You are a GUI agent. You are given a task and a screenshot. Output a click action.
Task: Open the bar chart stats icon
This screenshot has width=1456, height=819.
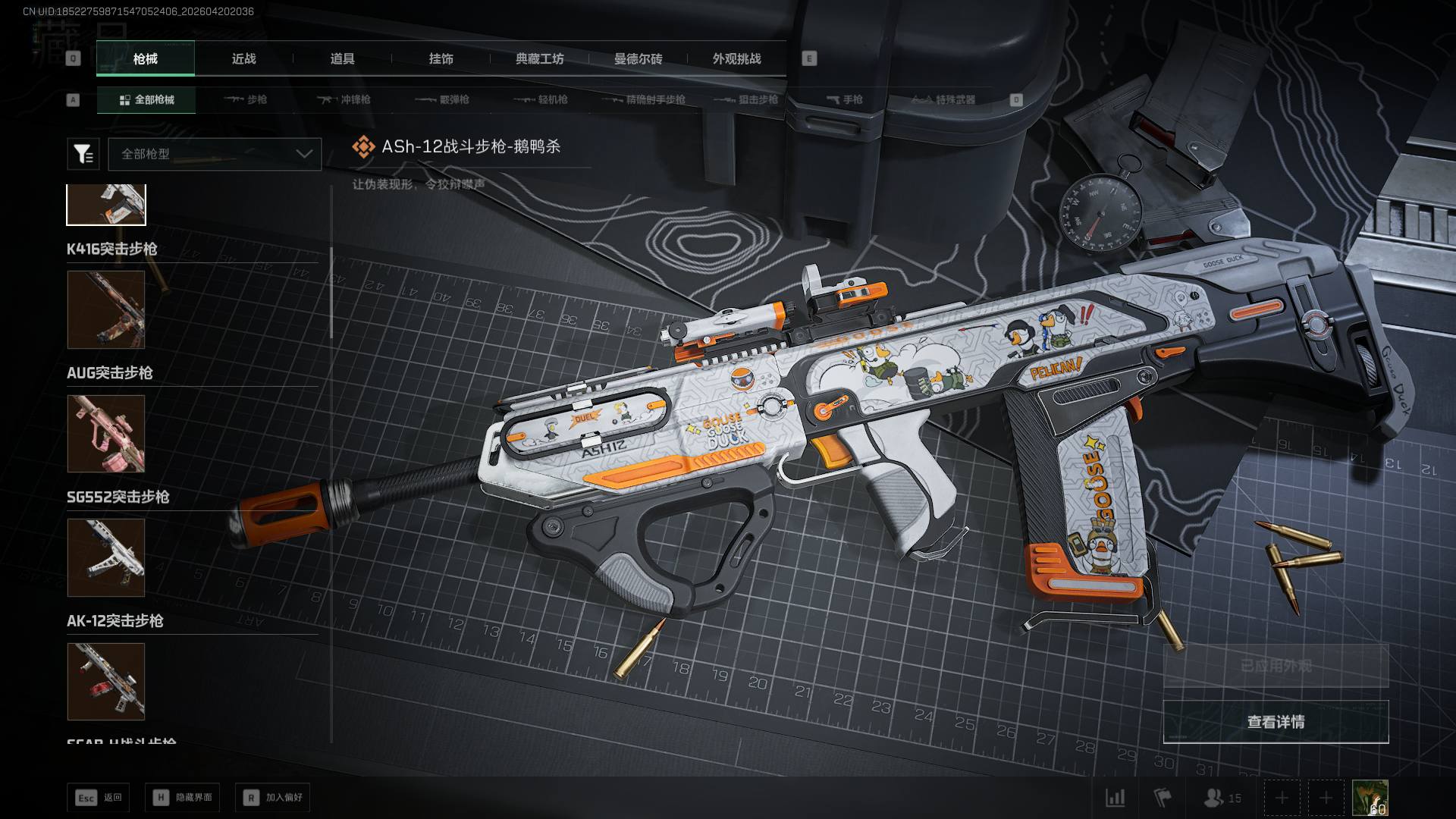click(x=1115, y=798)
